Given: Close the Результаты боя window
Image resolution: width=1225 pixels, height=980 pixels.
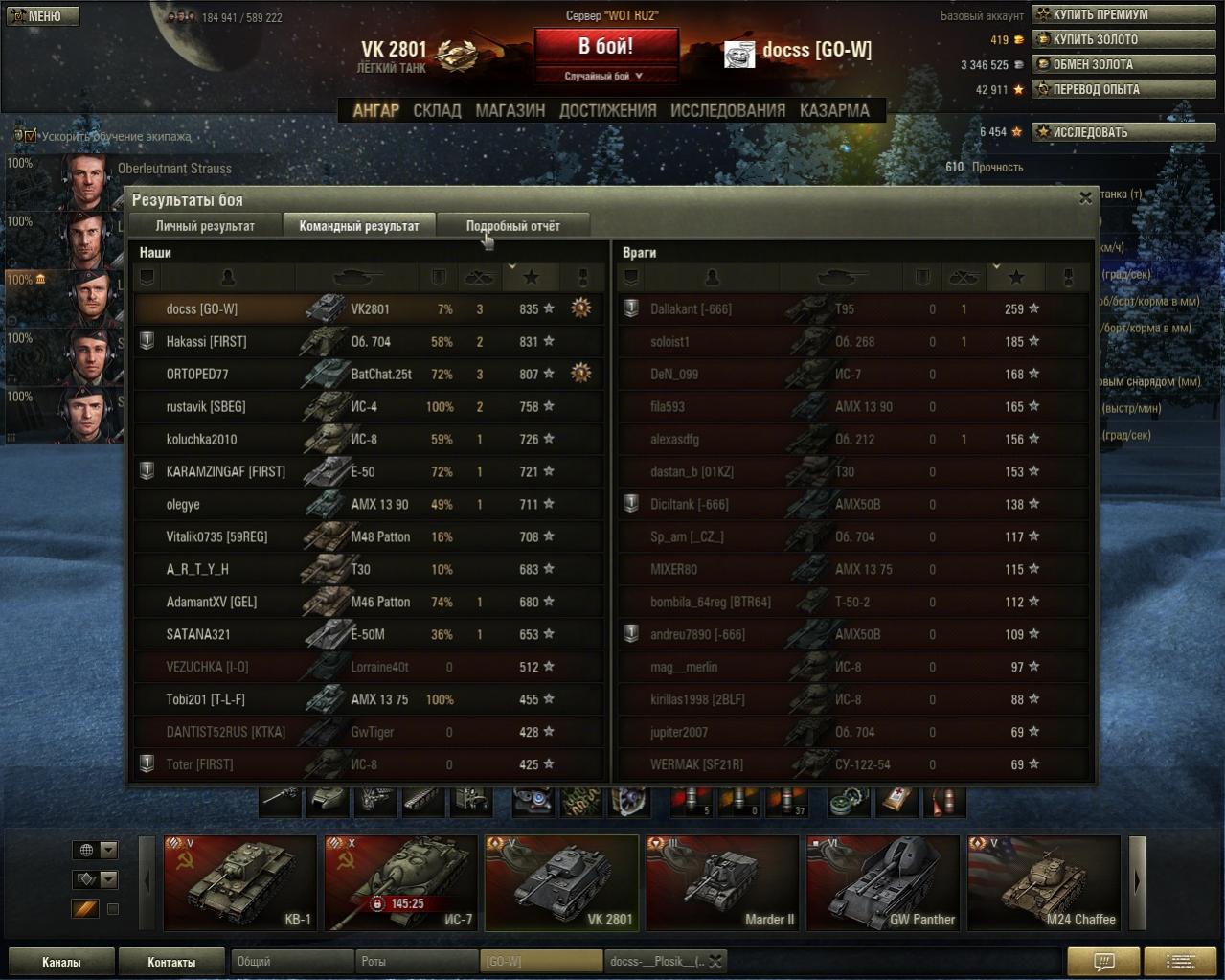Looking at the screenshot, I should 1085,198.
